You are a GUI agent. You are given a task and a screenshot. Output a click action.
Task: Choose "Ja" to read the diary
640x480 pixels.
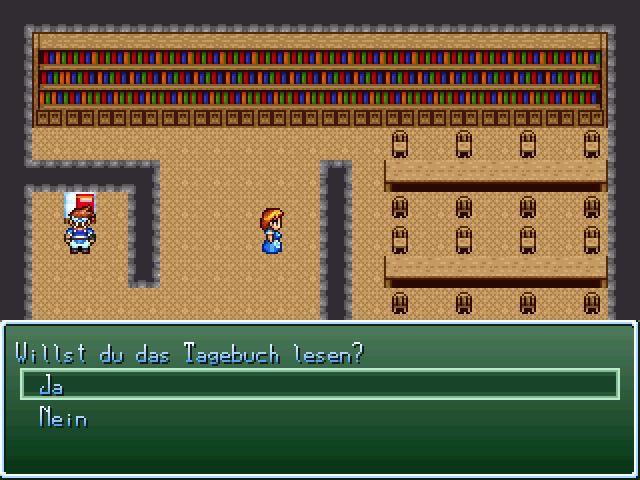pos(51,386)
